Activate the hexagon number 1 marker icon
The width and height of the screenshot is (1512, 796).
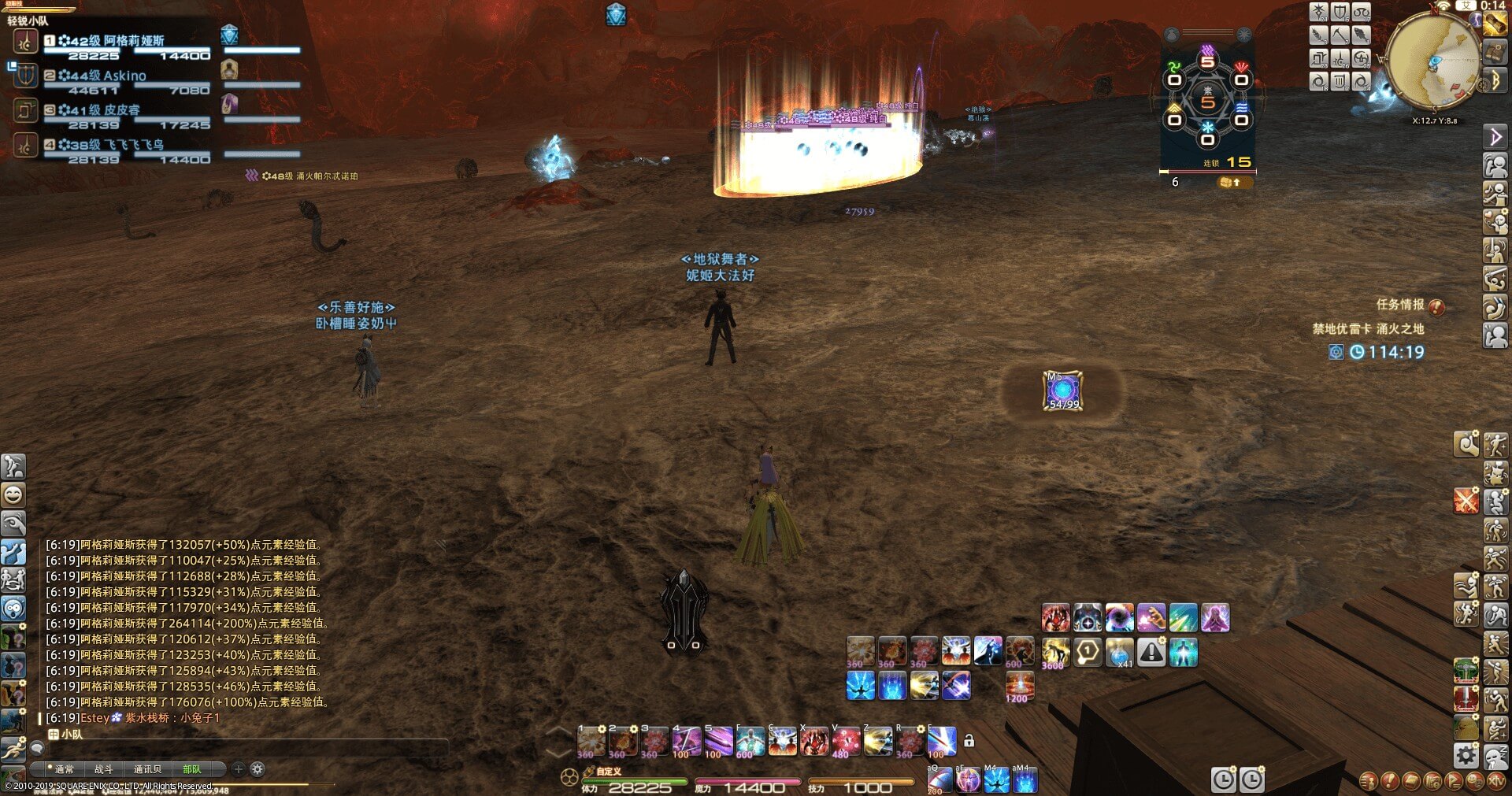coord(1088,652)
